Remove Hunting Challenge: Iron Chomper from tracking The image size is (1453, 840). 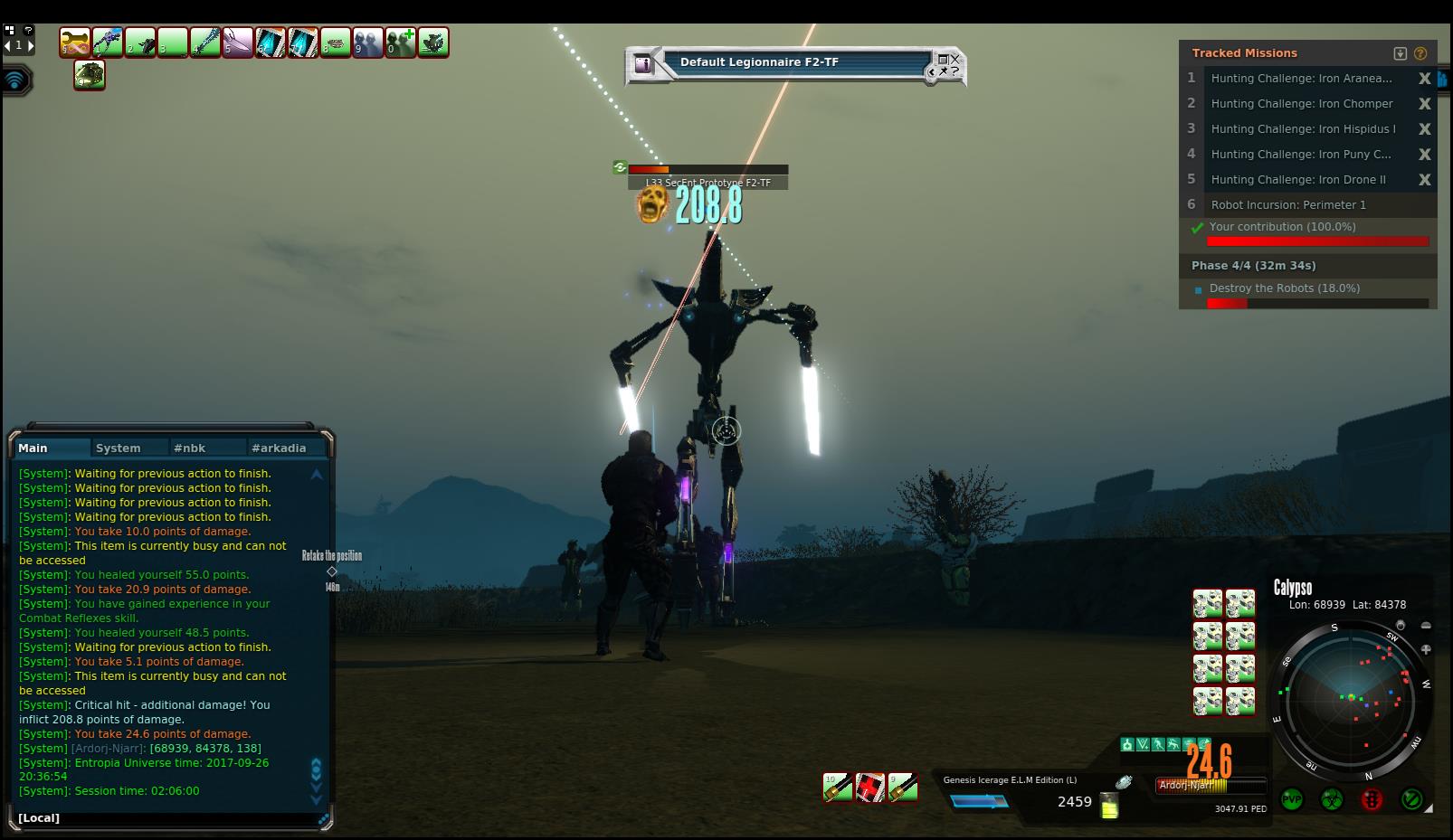1424,104
